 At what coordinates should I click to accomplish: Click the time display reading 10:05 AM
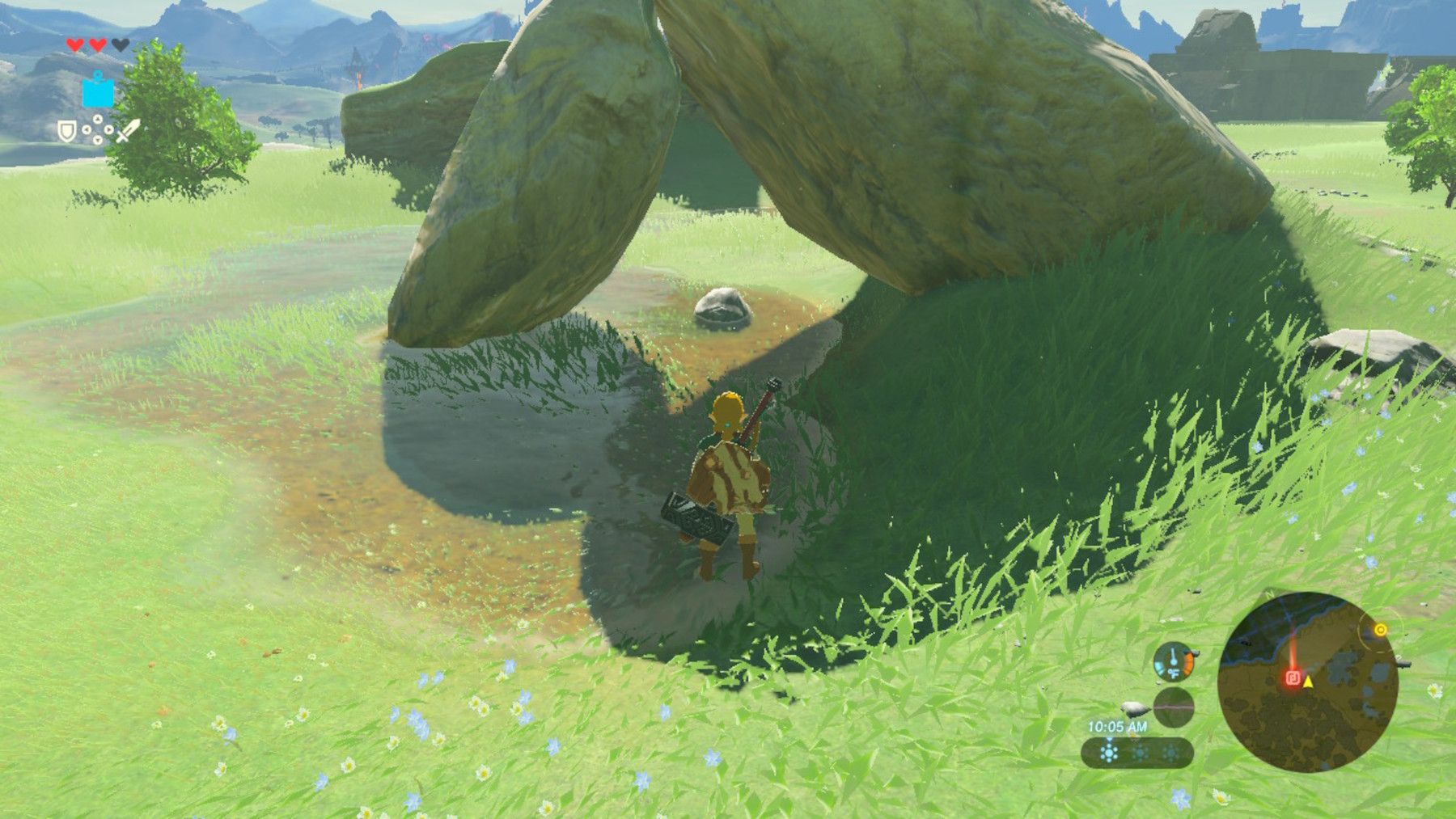click(1118, 727)
